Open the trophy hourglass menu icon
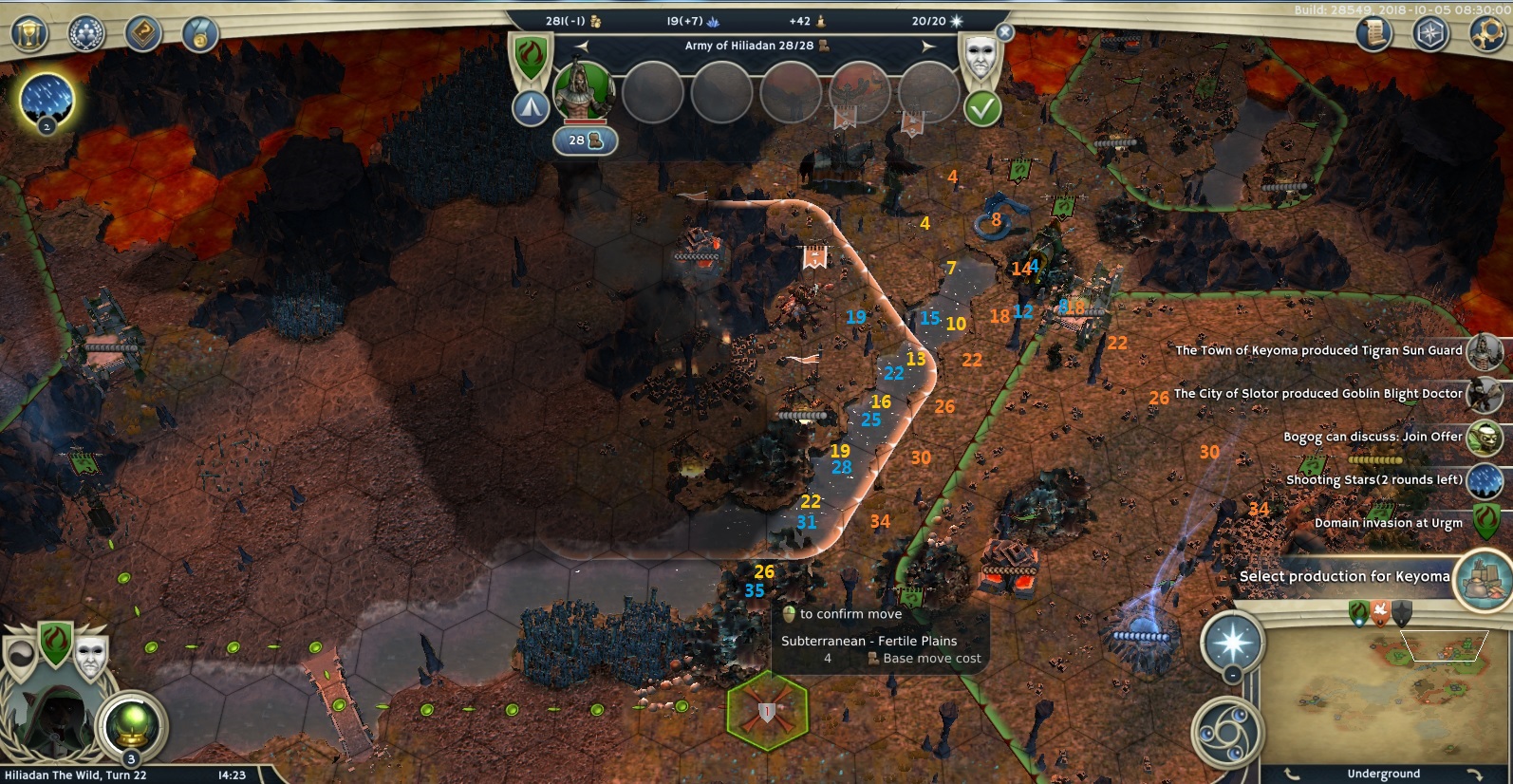This screenshot has height=784, width=1513. [x=29, y=34]
